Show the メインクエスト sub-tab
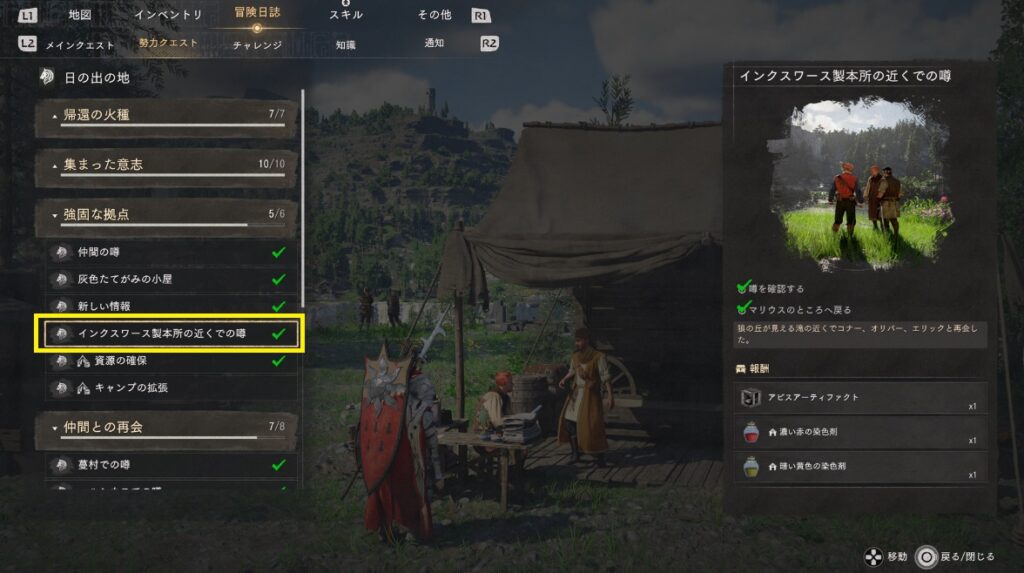 point(79,44)
